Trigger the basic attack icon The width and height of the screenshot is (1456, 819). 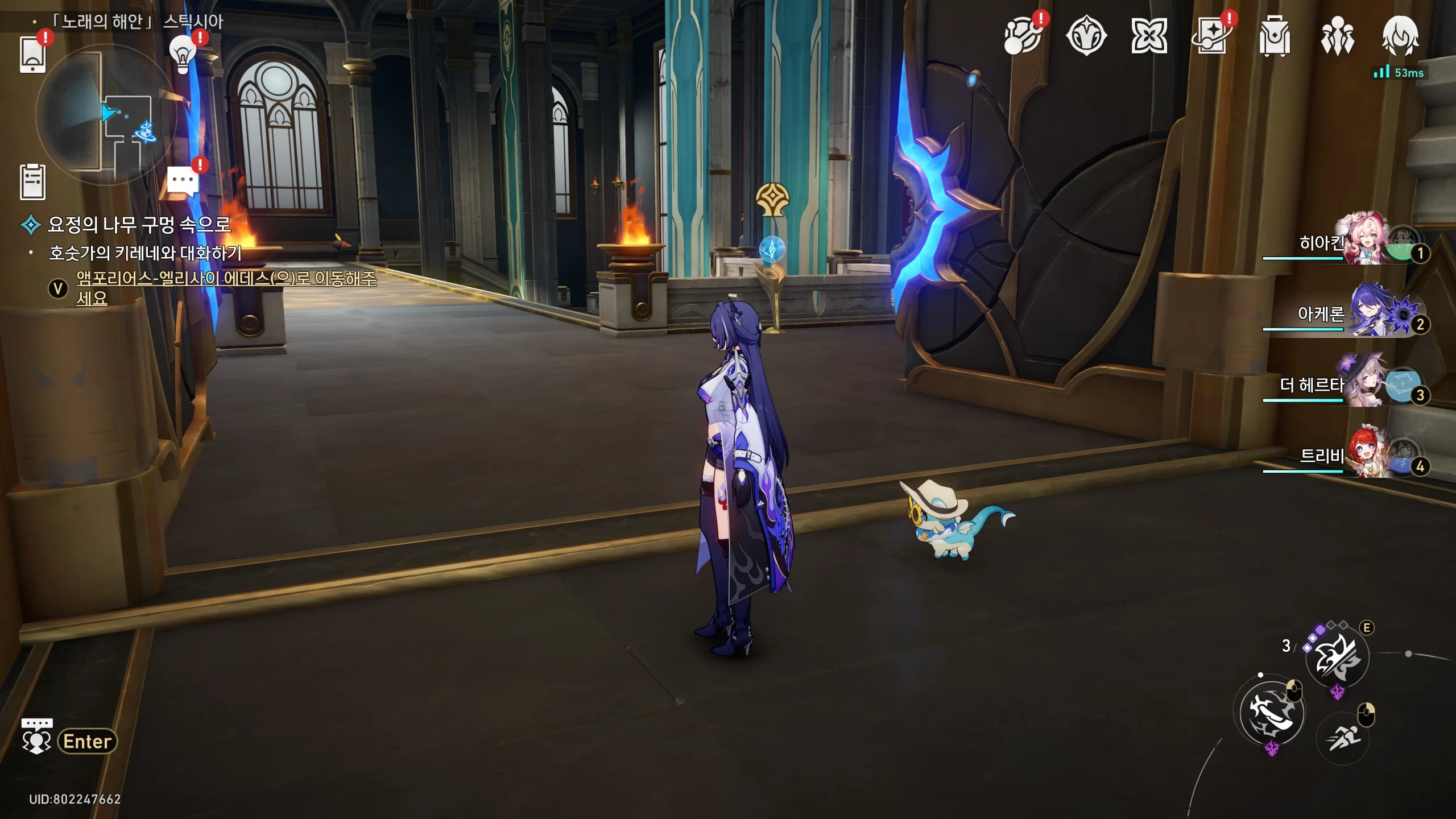[x=1272, y=712]
